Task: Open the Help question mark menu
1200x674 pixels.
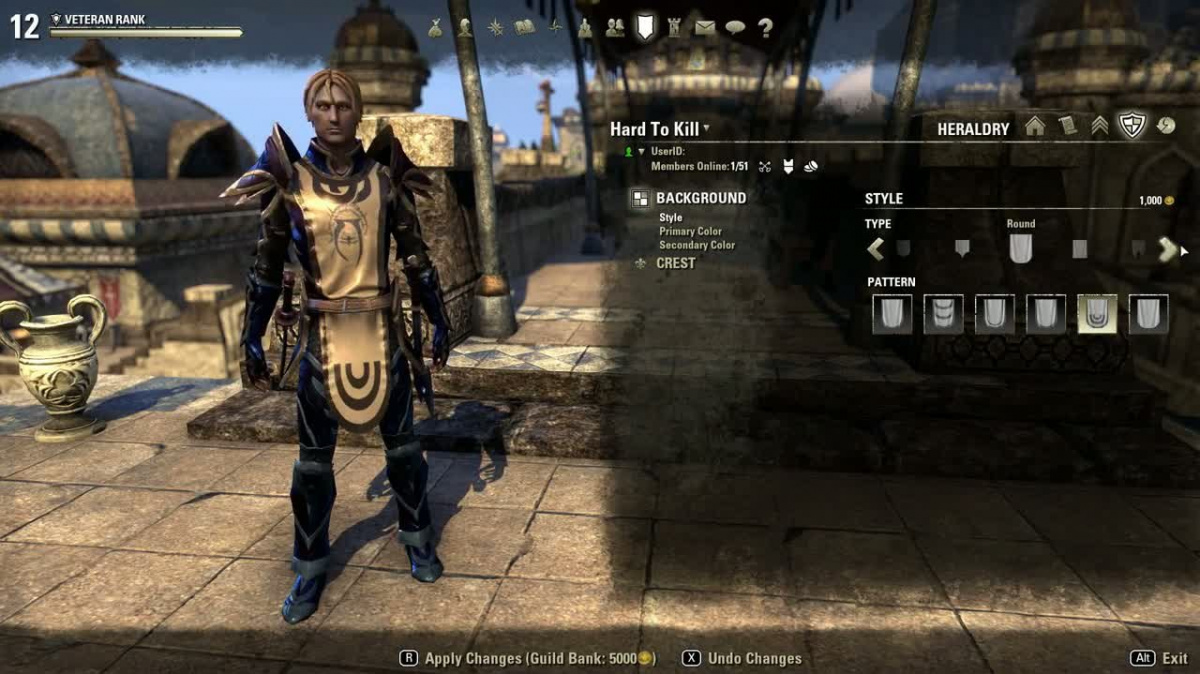Action: (766, 28)
